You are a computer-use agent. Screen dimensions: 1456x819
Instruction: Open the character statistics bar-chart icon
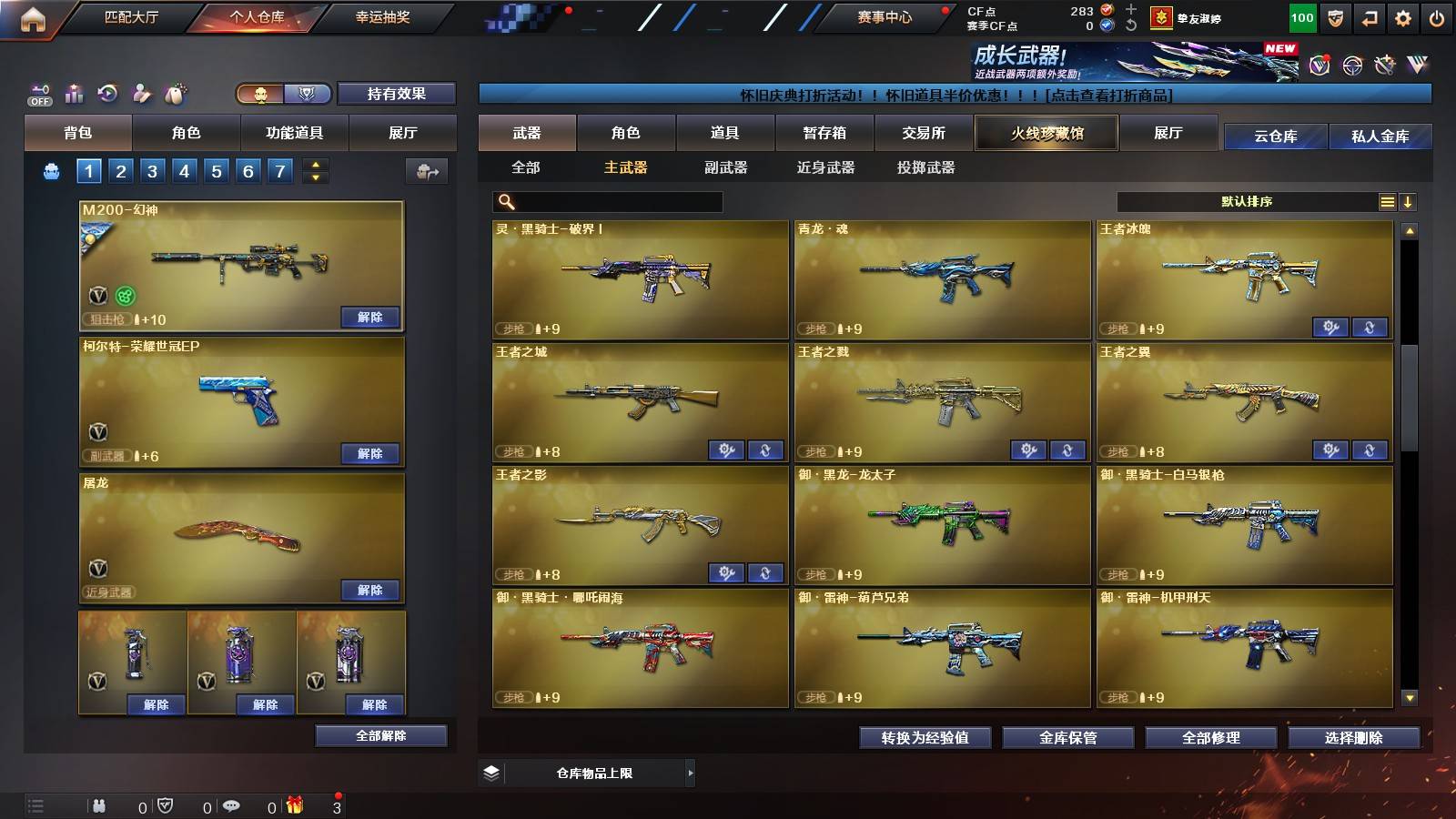point(73,93)
